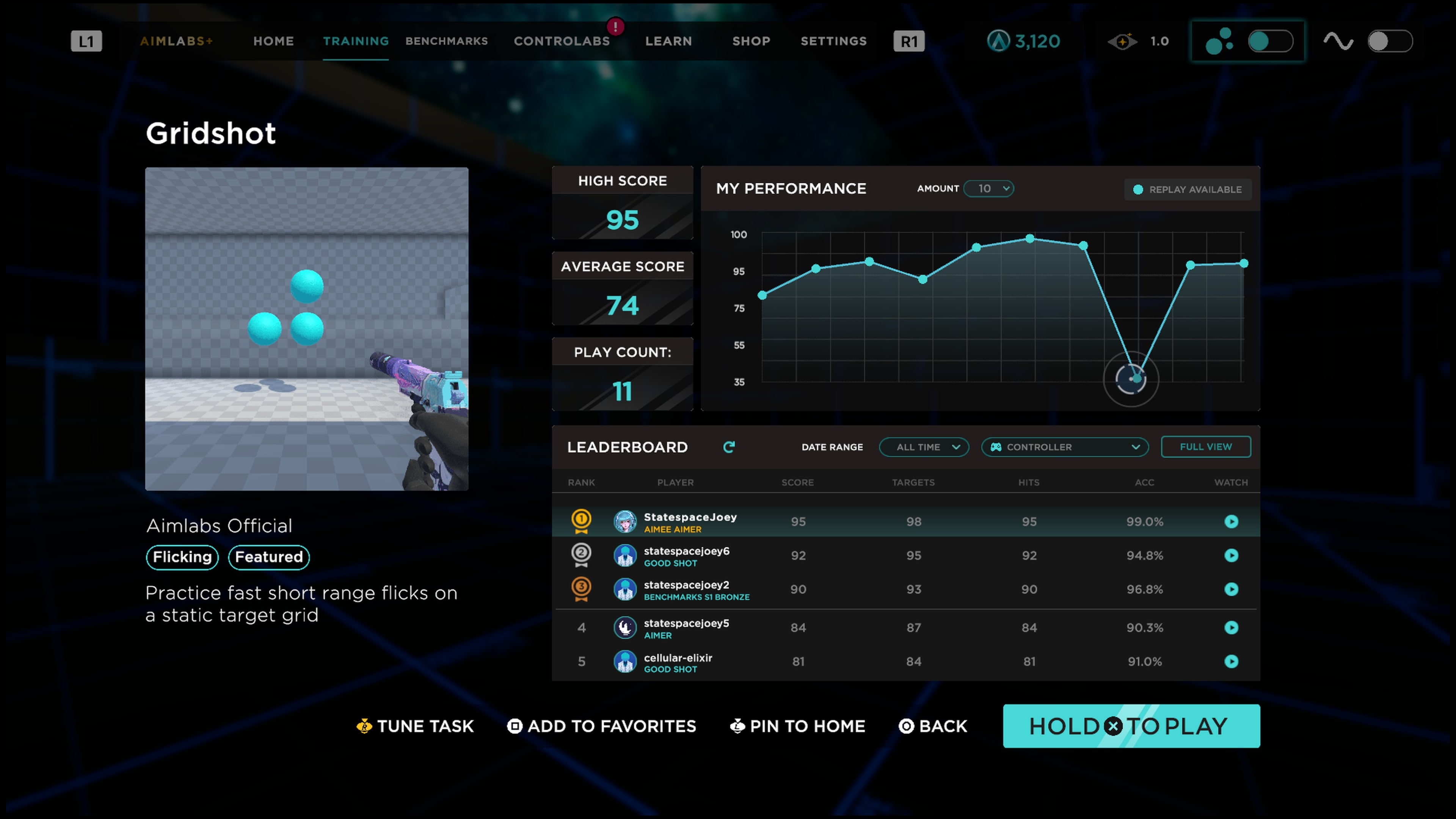Select the Flicking category tag

coord(182,557)
